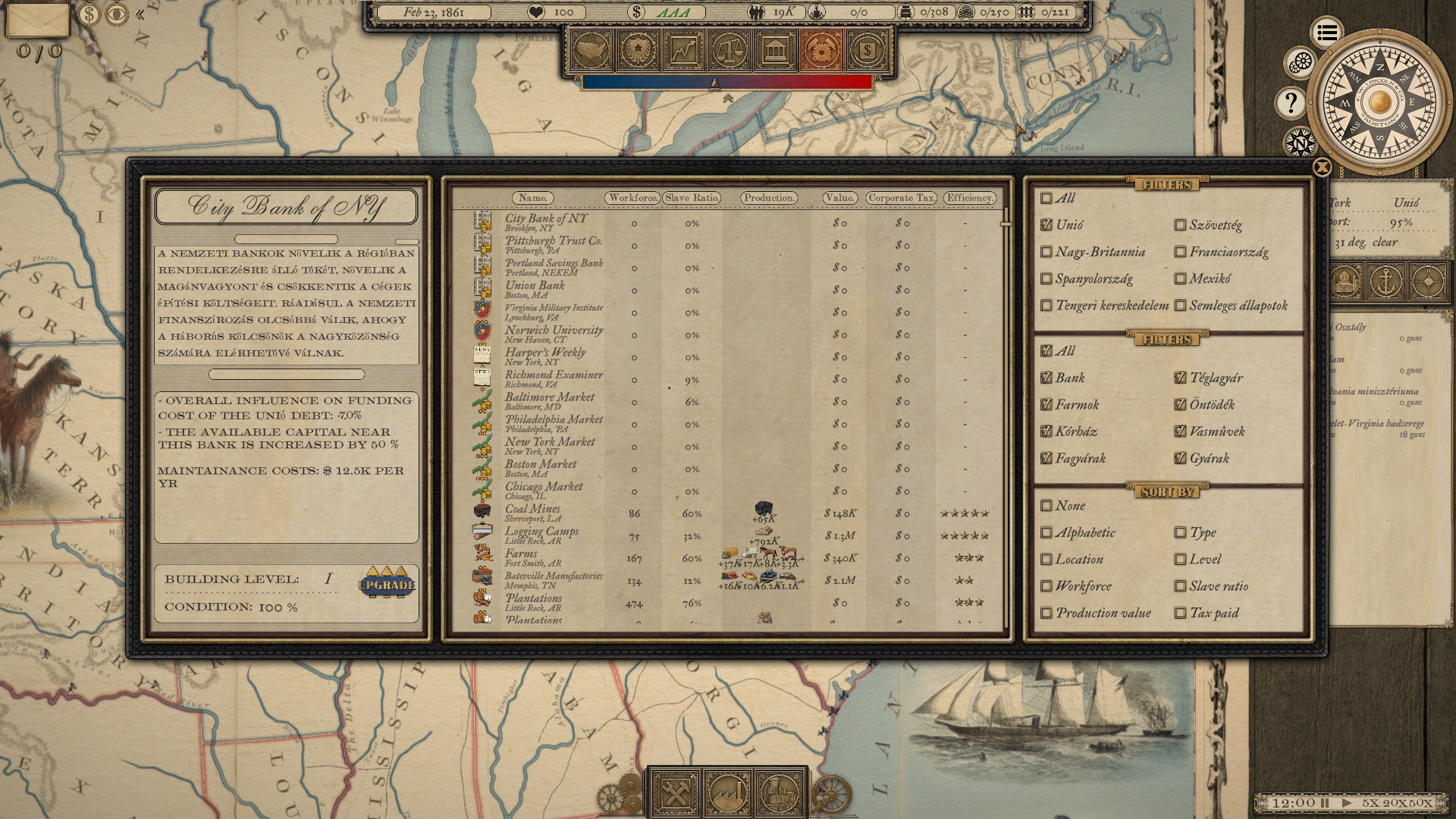Image resolution: width=1456 pixels, height=819 pixels.
Task: Toggle the Bank building type filter
Action: pos(1046,378)
